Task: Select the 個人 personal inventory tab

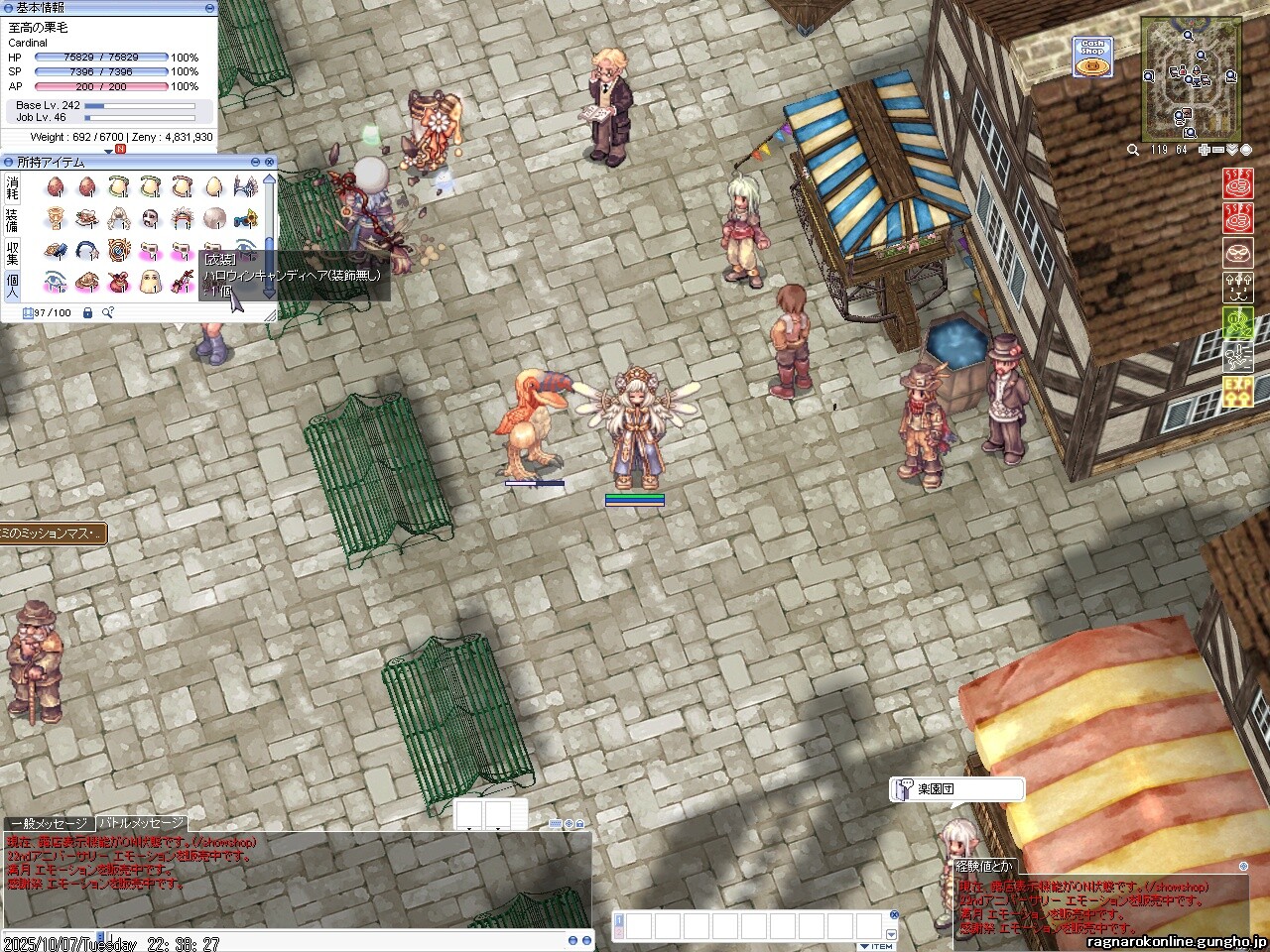Action: (x=12, y=286)
